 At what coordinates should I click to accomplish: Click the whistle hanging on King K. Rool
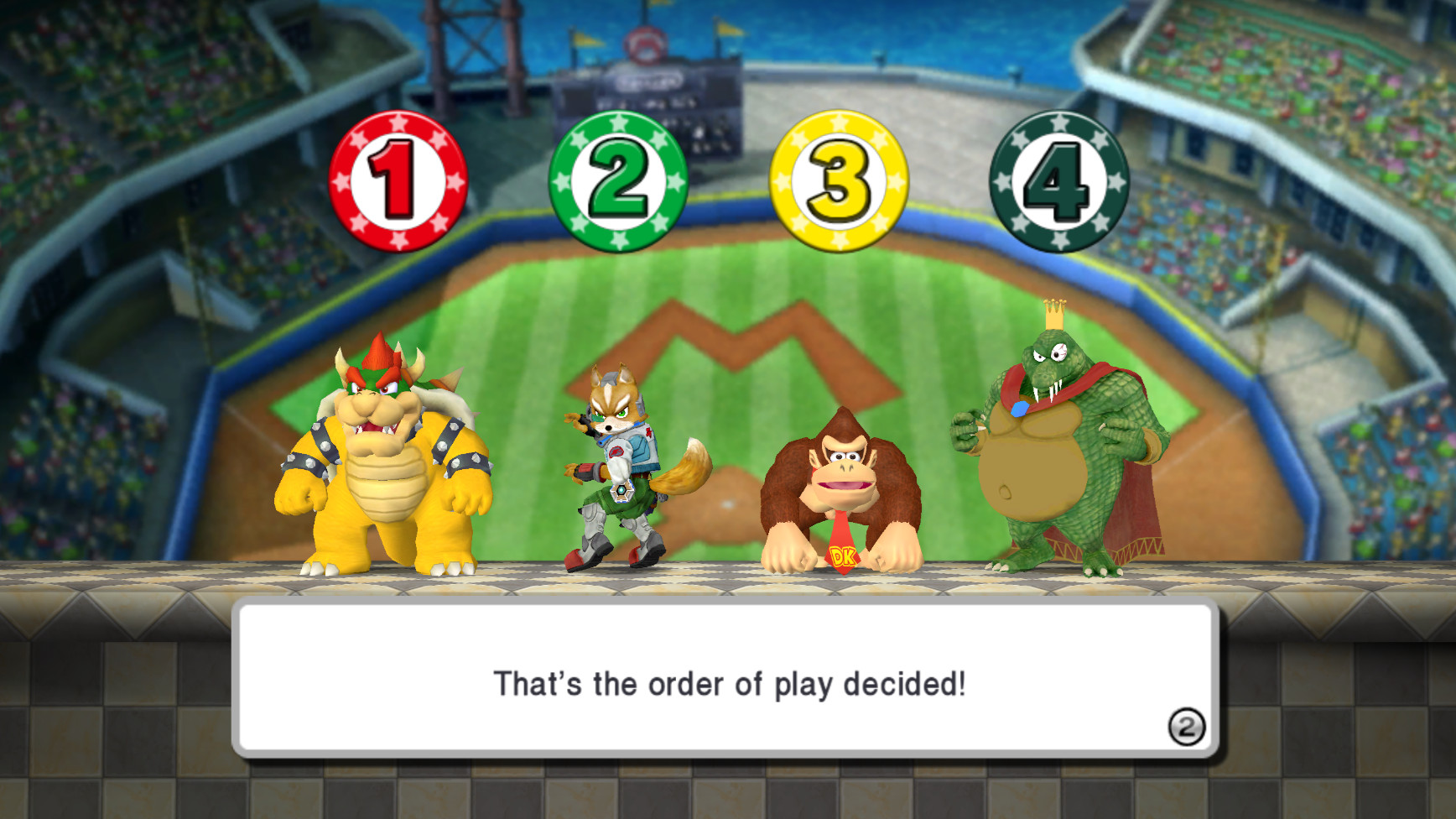(x=1019, y=409)
